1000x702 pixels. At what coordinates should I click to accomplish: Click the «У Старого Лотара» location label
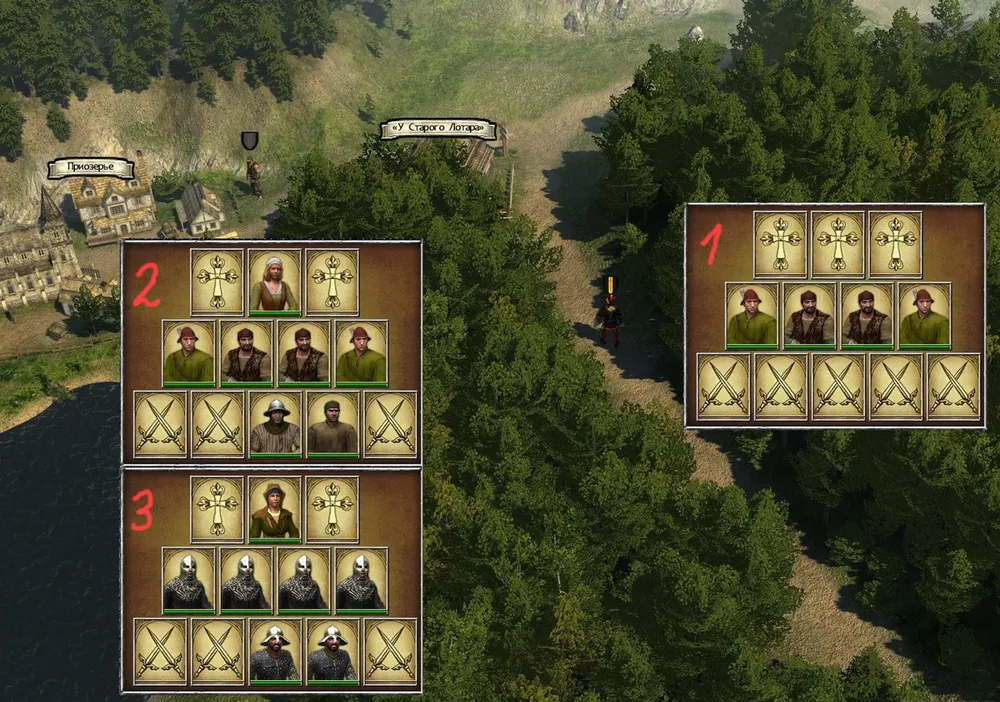[x=438, y=129]
